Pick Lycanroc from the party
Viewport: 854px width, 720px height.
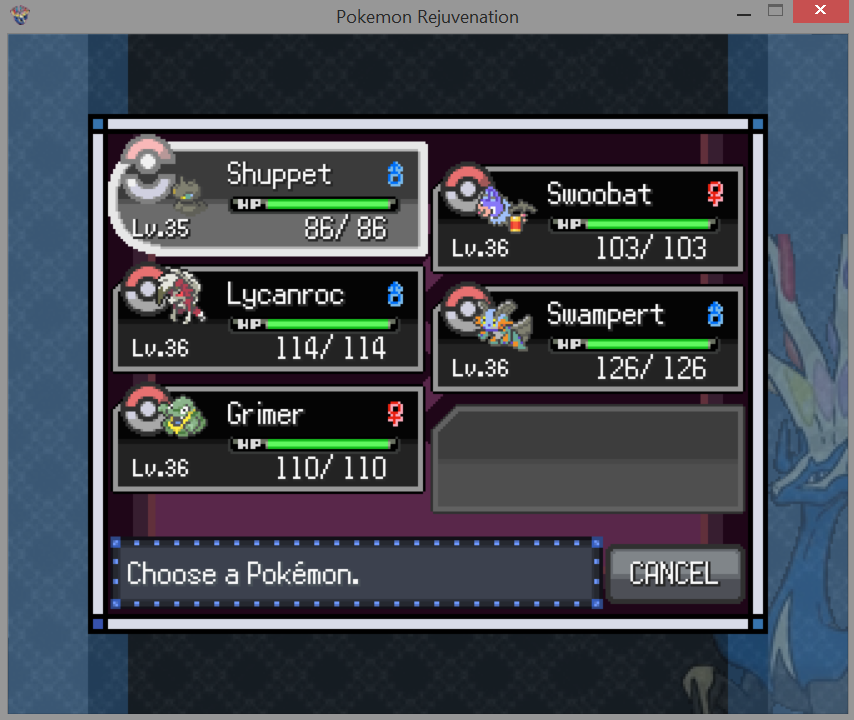(270, 320)
